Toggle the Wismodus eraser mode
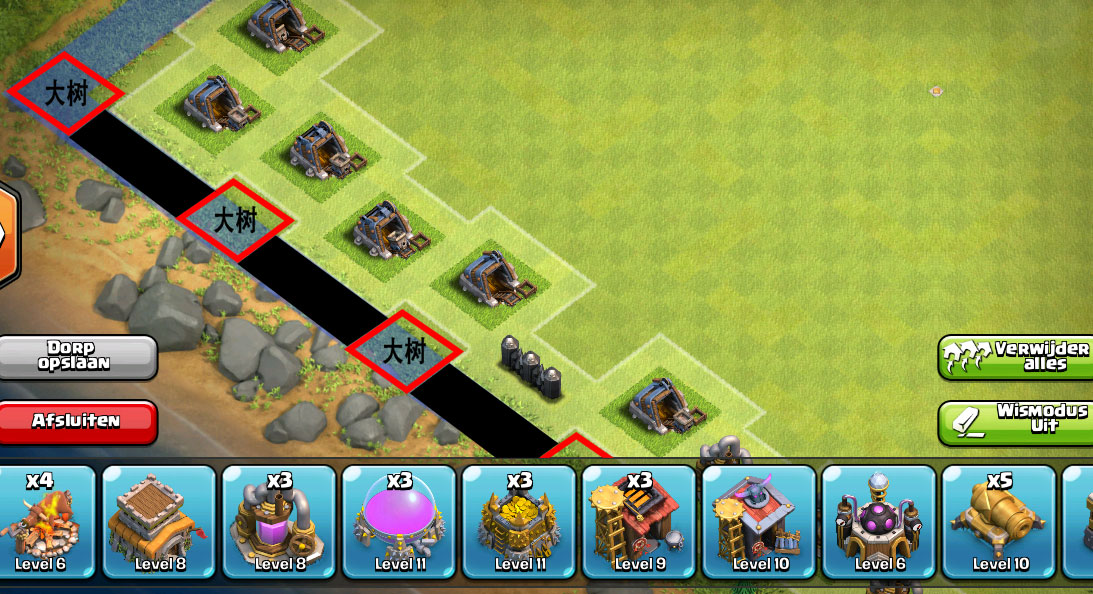The image size is (1093, 594). [x=1016, y=421]
